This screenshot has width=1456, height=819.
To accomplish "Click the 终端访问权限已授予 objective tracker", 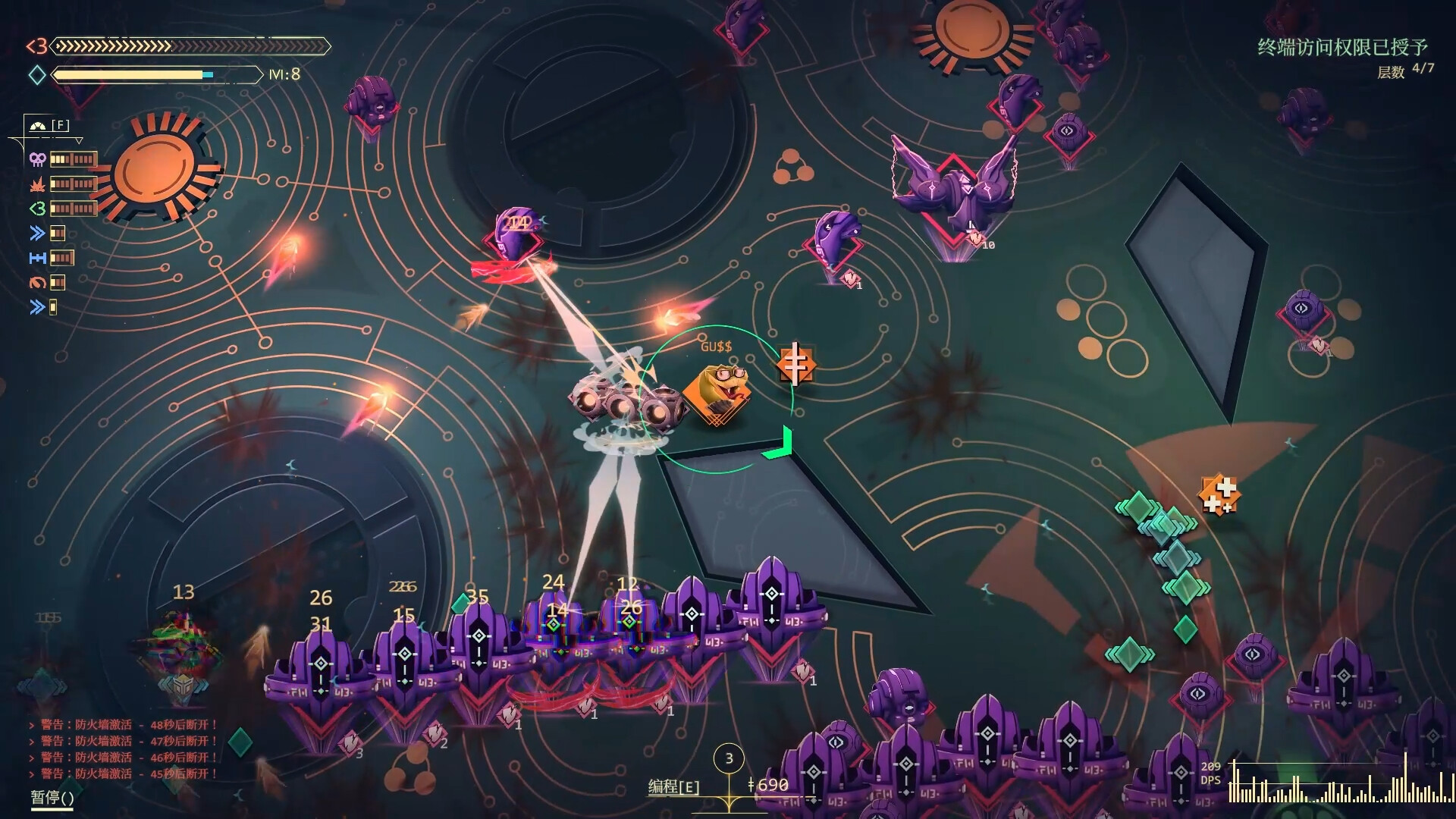I will (x=1342, y=48).
